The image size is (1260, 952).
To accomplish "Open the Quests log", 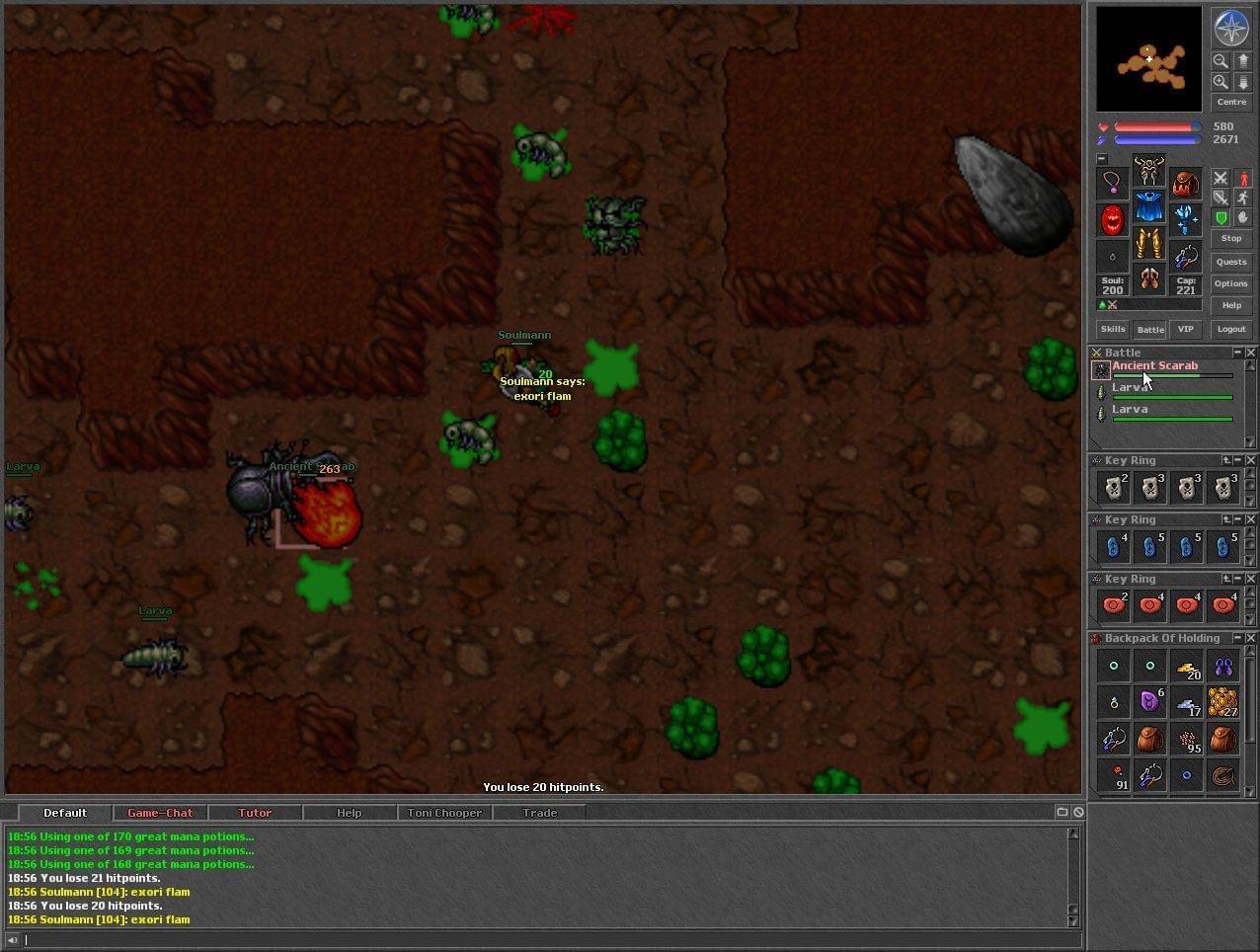I will (1230, 262).
